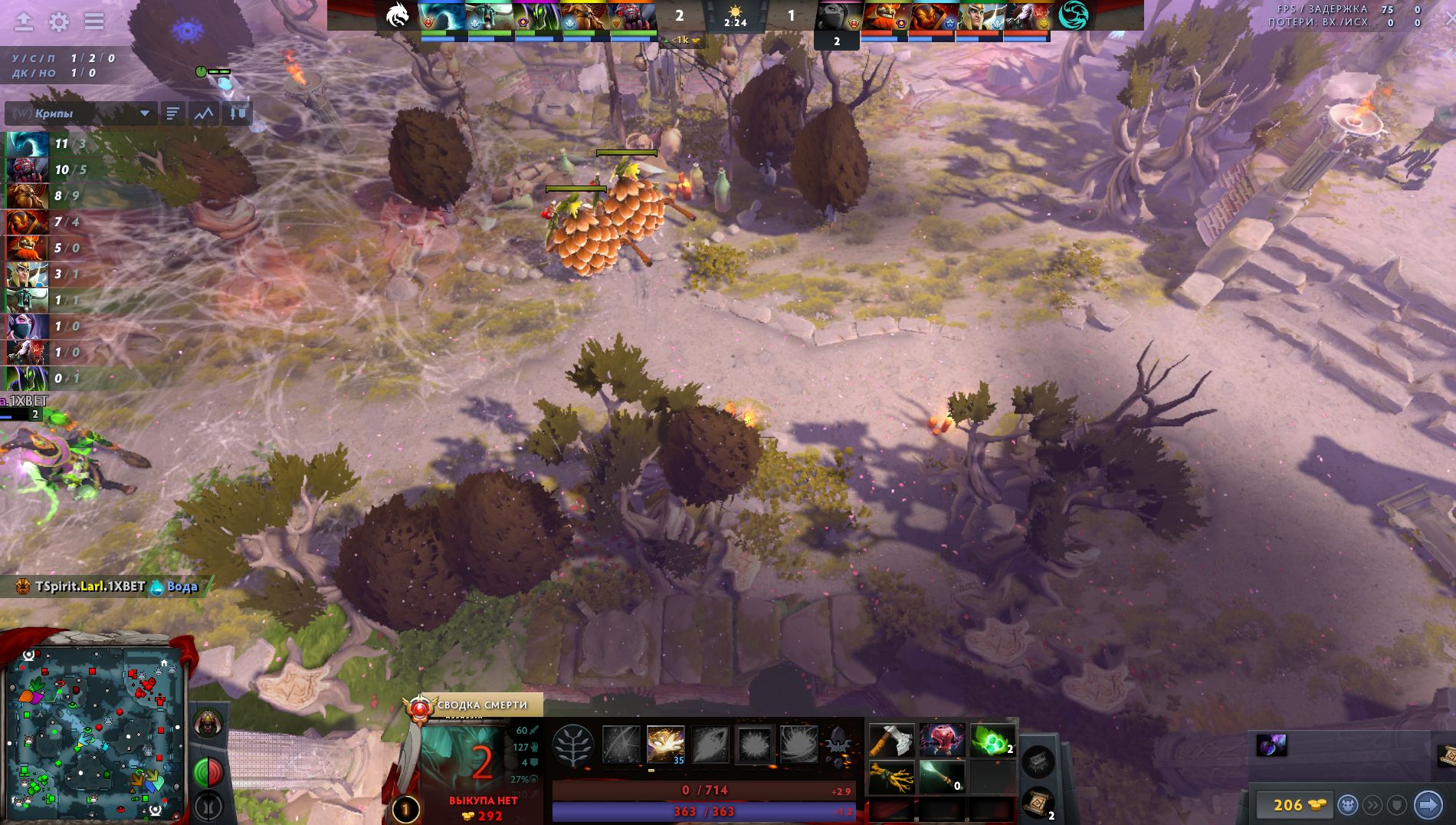Open the three-line main menu
The width and height of the screenshot is (1456, 825).
[x=94, y=21]
